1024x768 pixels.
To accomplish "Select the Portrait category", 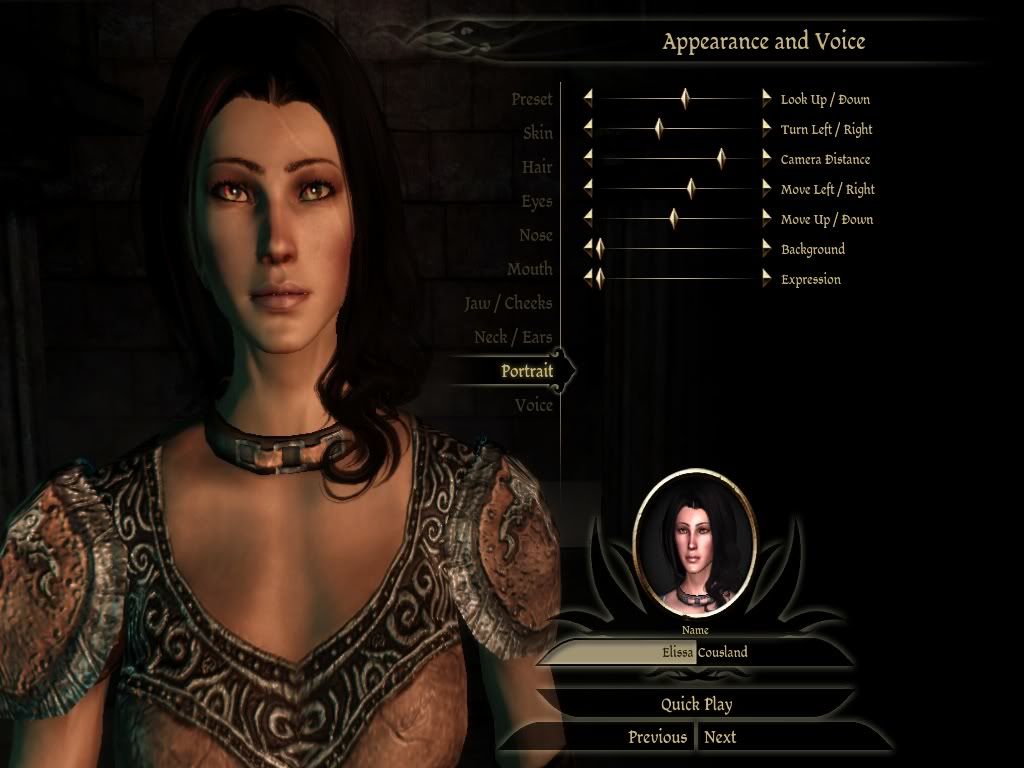I will pos(526,371).
